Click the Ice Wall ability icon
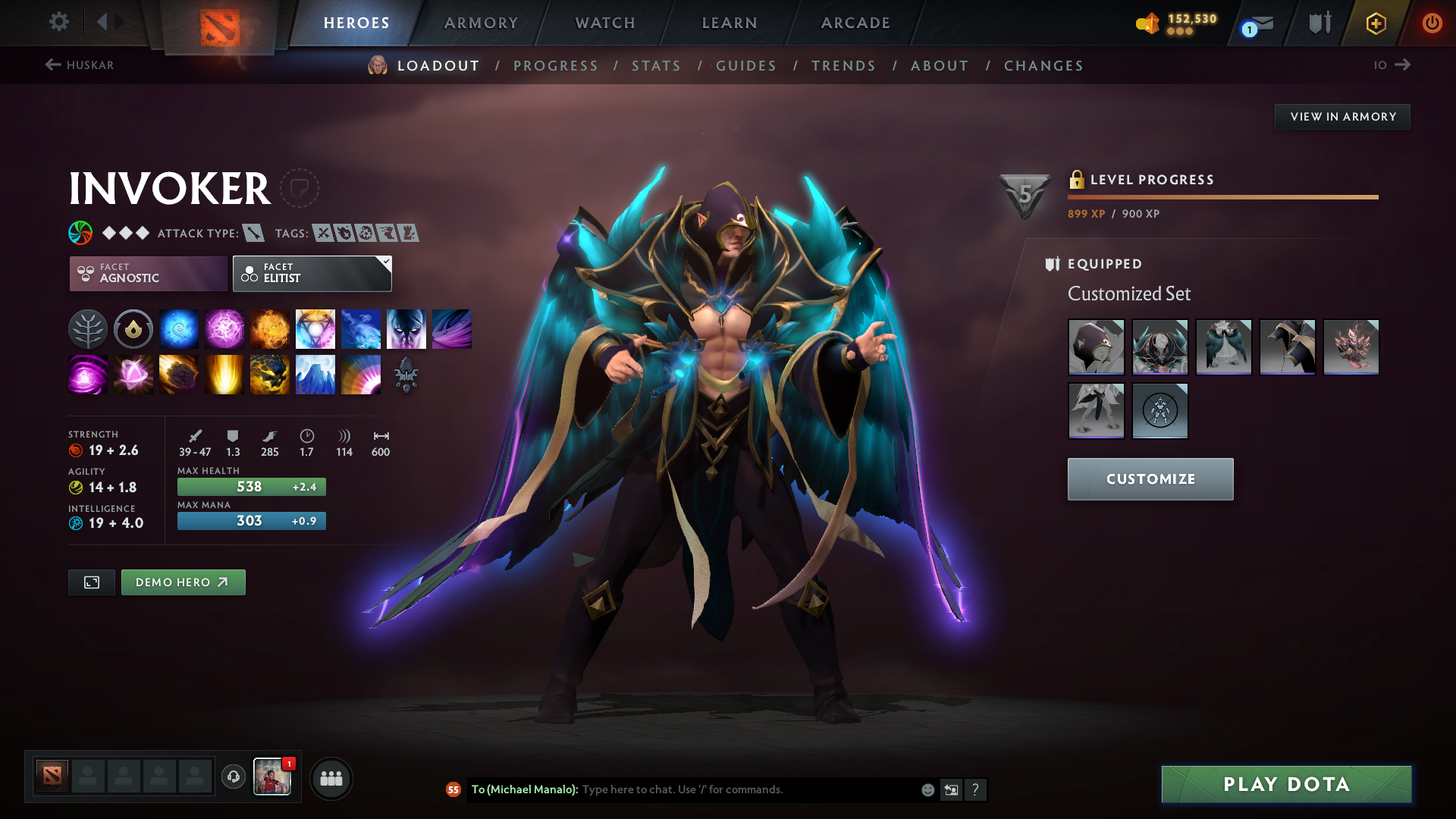Image resolution: width=1456 pixels, height=819 pixels. 315,374
